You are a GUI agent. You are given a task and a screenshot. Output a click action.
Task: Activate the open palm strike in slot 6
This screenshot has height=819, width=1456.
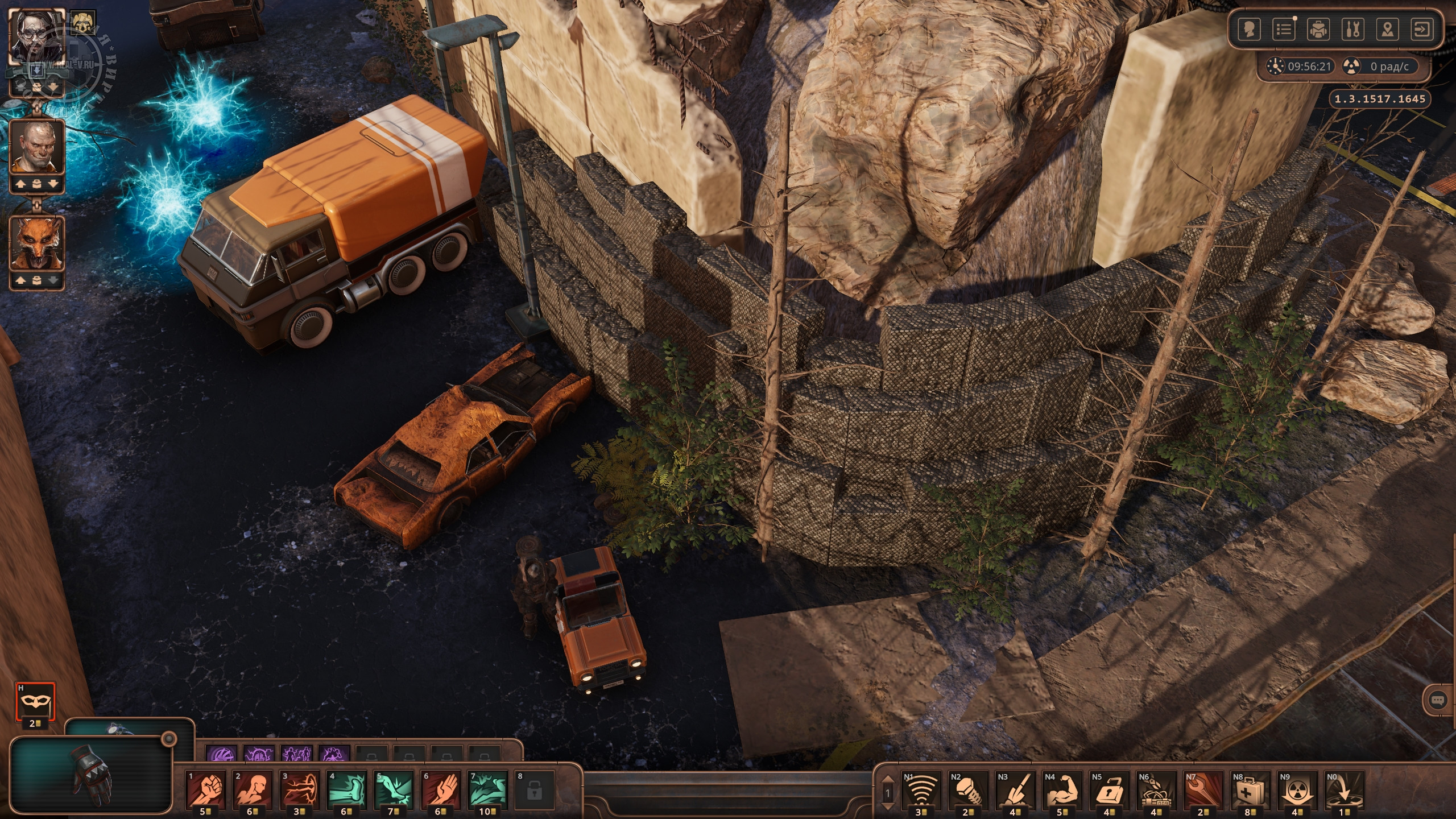[440, 789]
